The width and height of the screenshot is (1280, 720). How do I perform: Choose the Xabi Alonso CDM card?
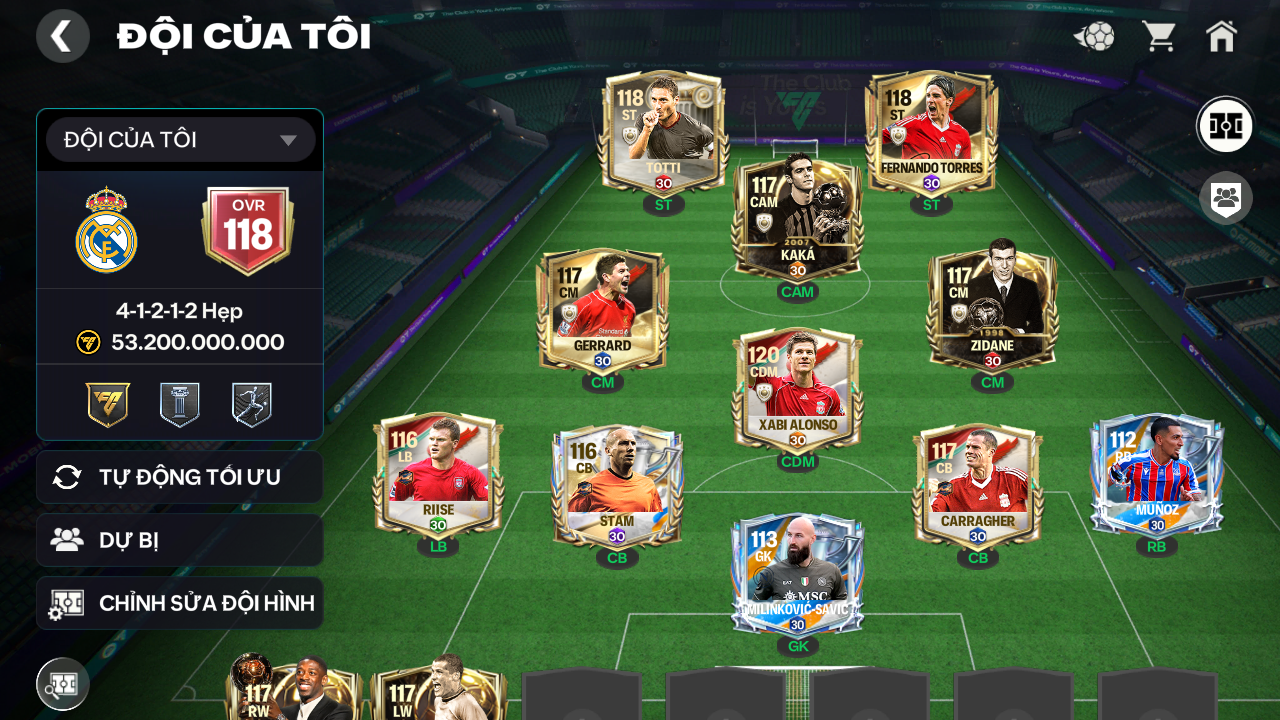pos(797,390)
